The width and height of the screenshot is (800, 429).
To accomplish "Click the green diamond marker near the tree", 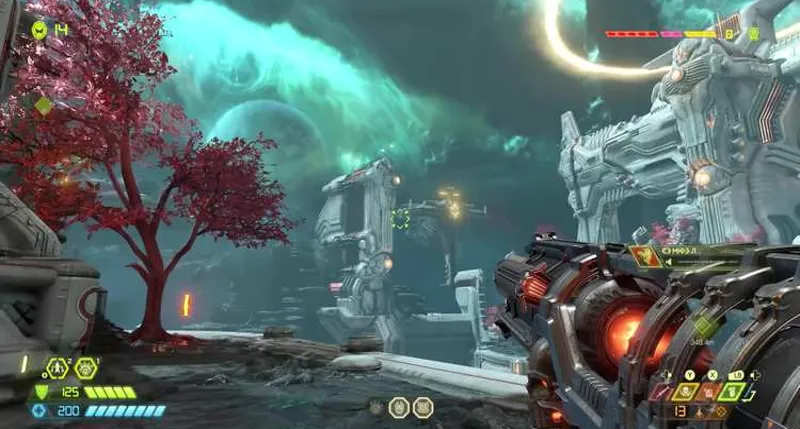I will click(44, 105).
